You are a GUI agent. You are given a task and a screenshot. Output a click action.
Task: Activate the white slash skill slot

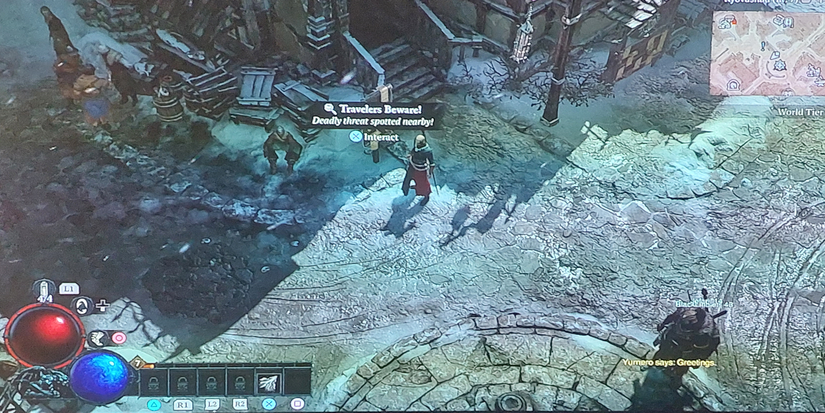[268, 381]
